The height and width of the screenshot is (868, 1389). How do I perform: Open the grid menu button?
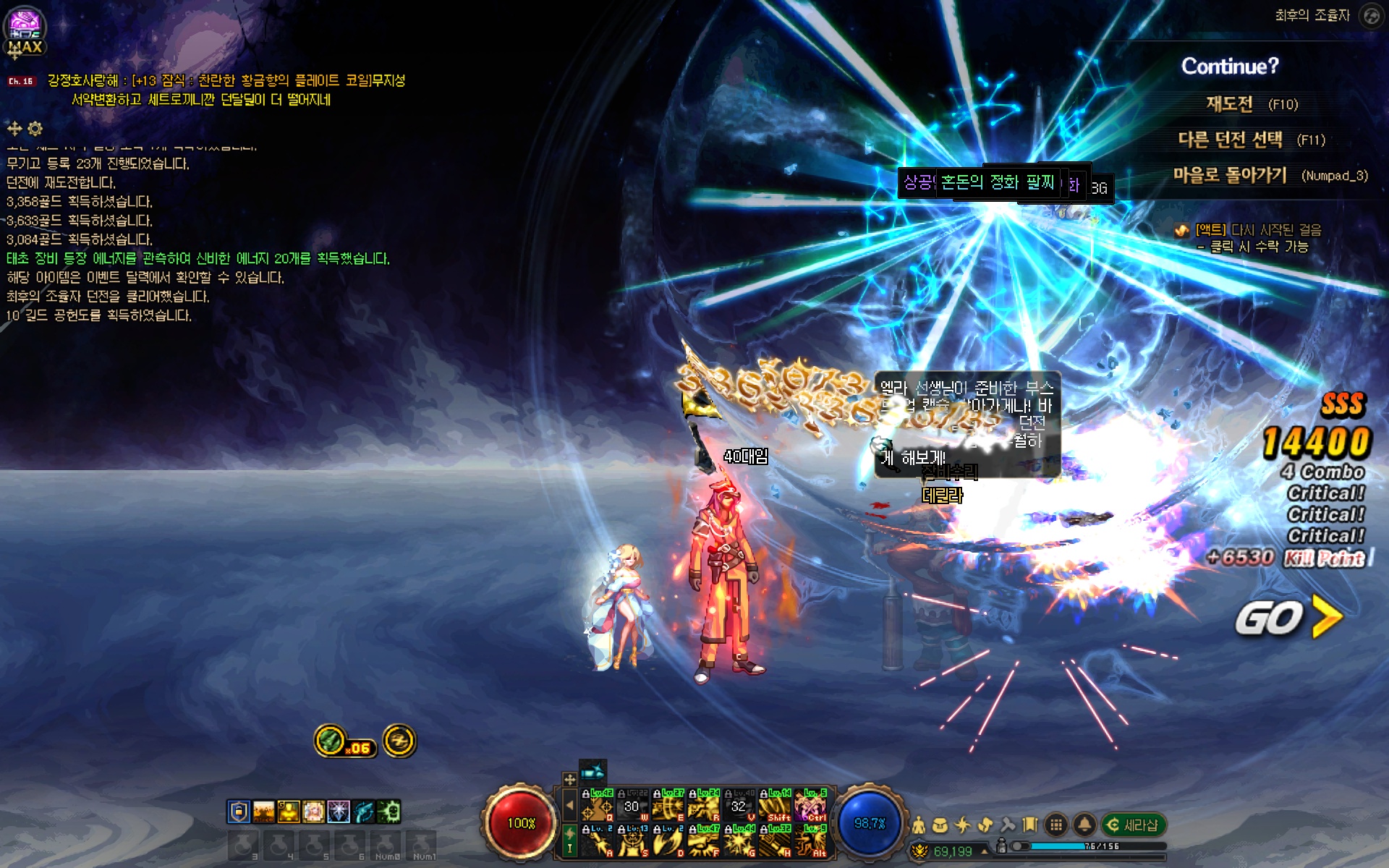[x=1056, y=825]
